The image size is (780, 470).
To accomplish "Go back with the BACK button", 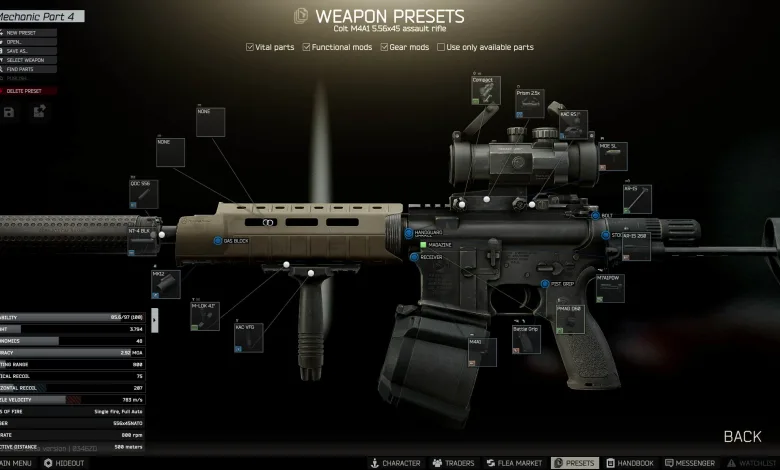I will tap(742, 436).
